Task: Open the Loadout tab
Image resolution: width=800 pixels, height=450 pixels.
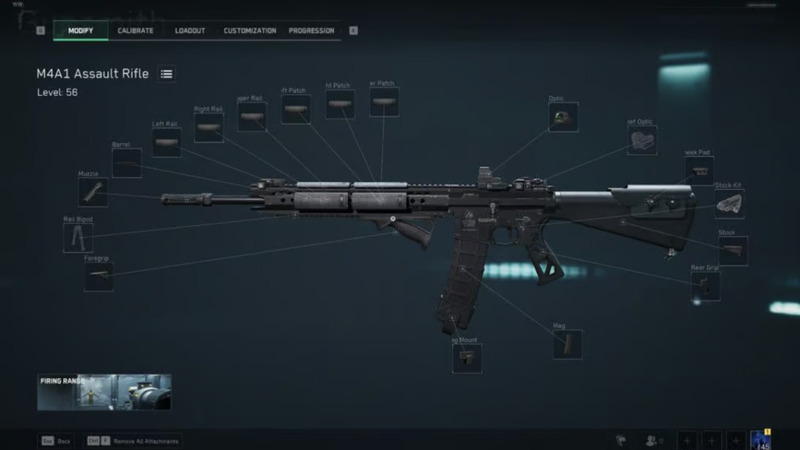Action: click(190, 31)
